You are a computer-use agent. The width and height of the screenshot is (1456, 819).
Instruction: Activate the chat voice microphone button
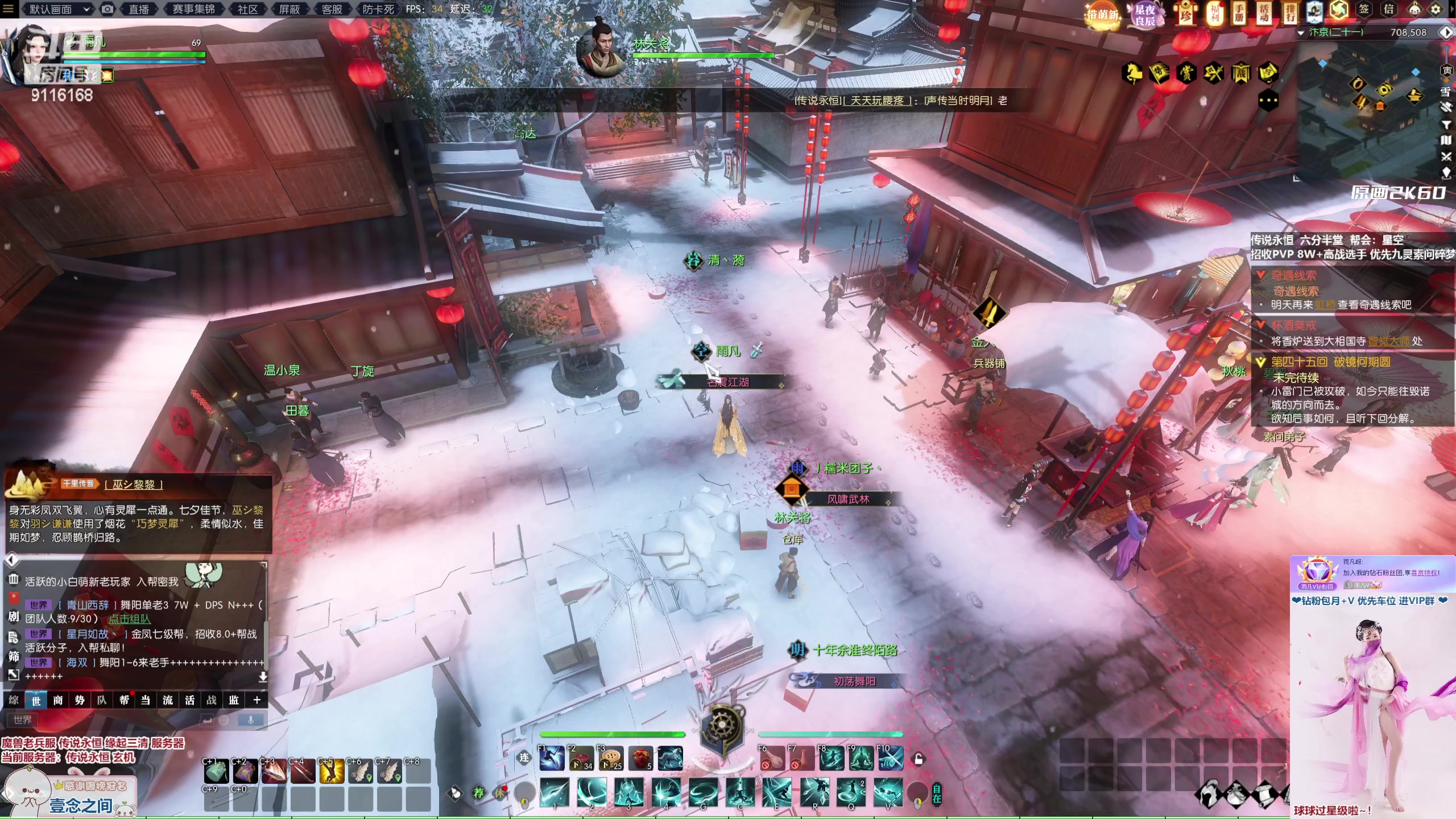coord(250,720)
